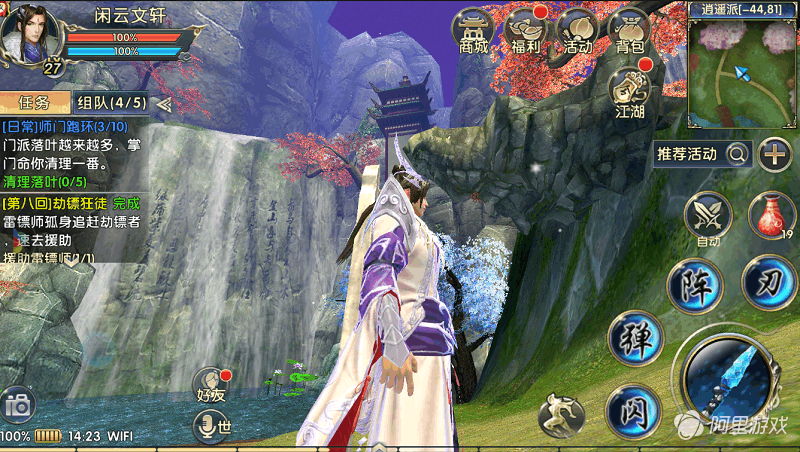Activate the 弹 skill
This screenshot has width=800, height=452.
coord(636,338)
